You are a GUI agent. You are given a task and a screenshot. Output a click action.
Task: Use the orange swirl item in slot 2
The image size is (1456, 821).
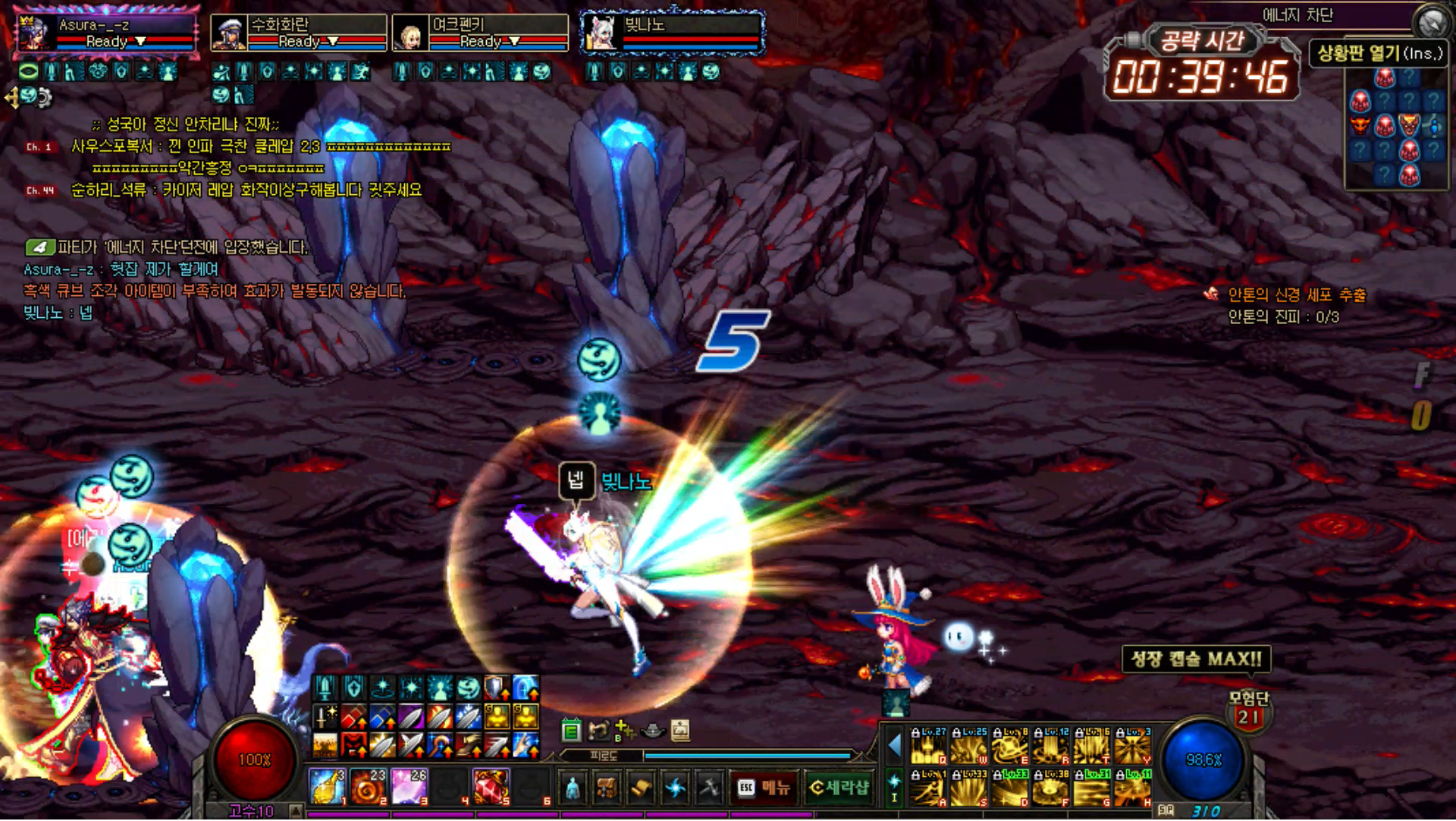(369, 787)
